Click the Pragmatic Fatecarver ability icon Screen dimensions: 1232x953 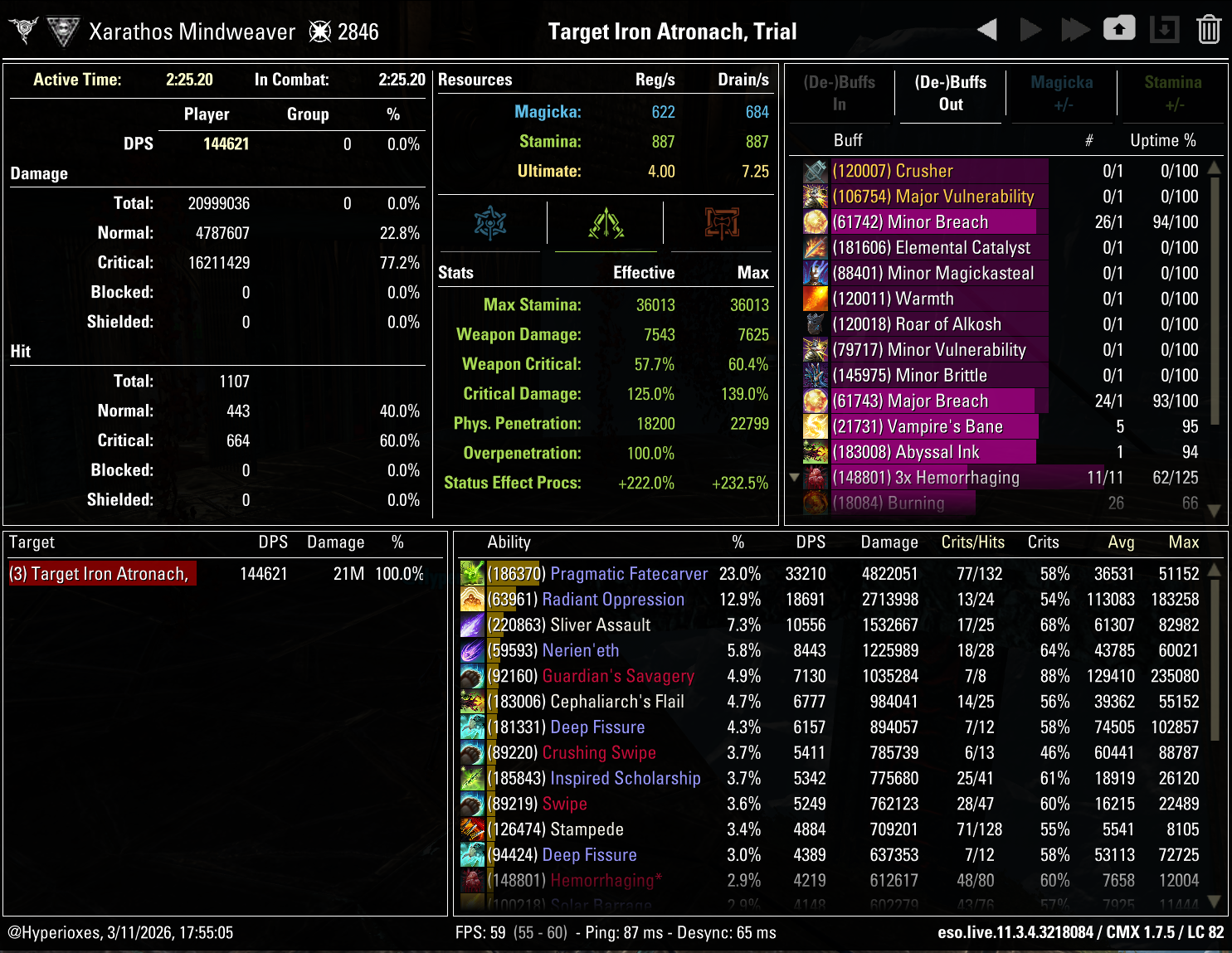(471, 573)
